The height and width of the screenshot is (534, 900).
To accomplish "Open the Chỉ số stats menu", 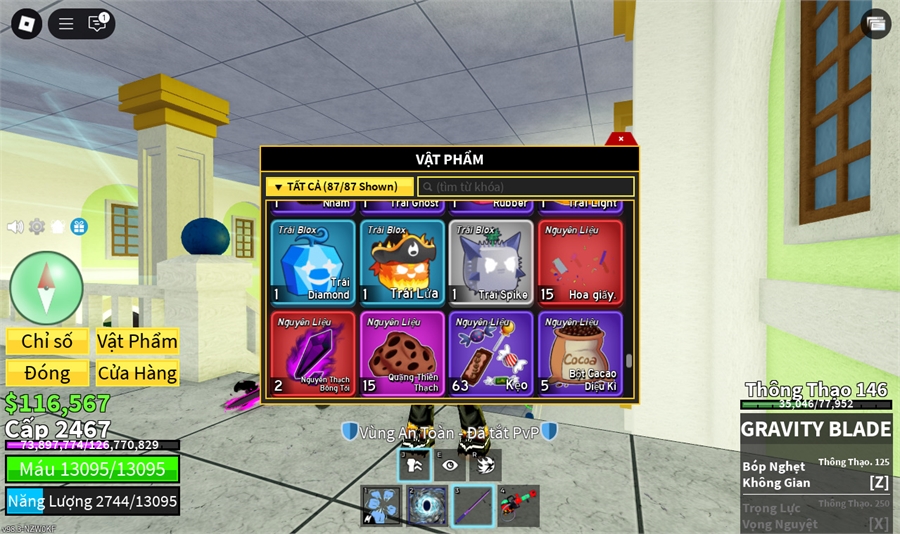I will 47,341.
